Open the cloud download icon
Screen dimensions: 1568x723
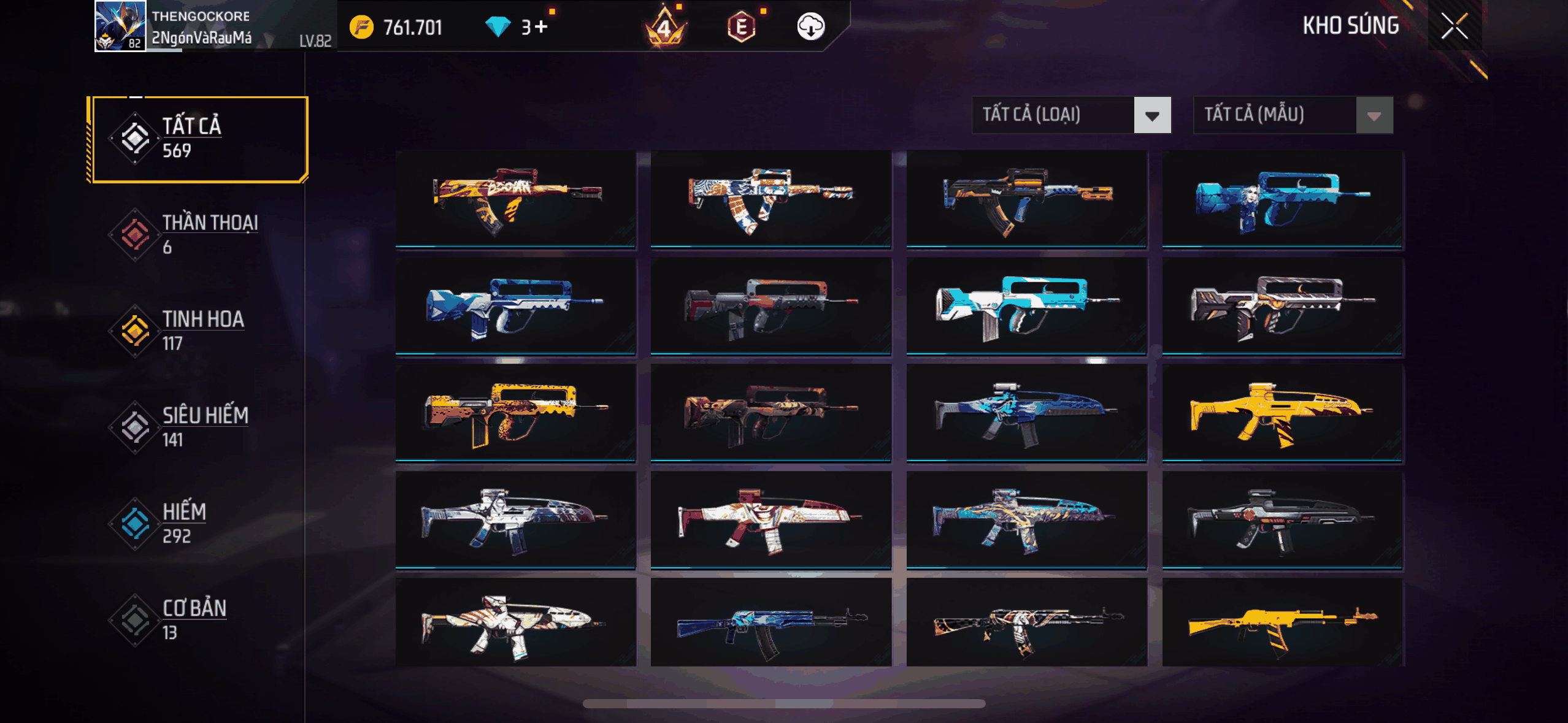(810, 27)
